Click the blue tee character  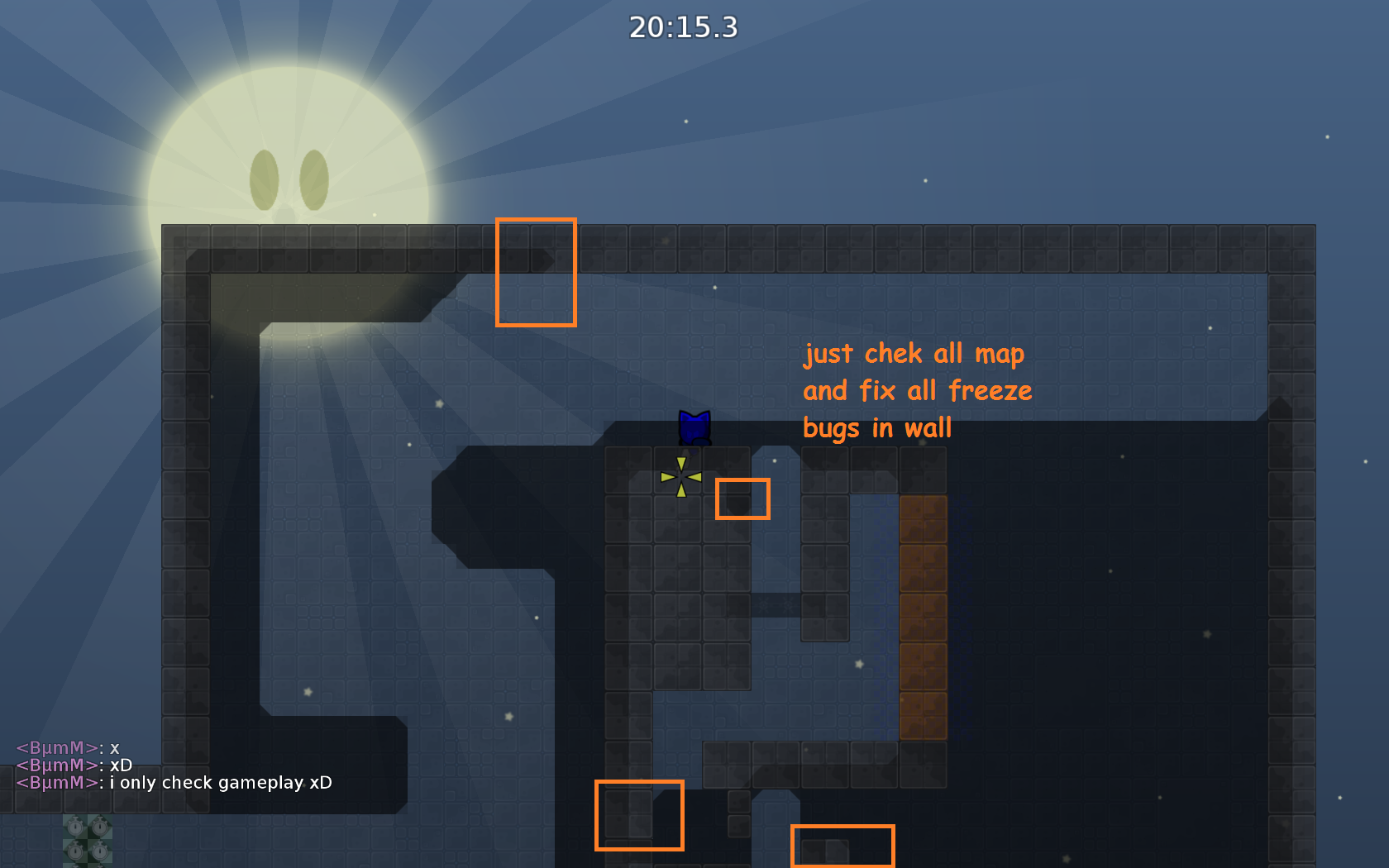click(694, 427)
